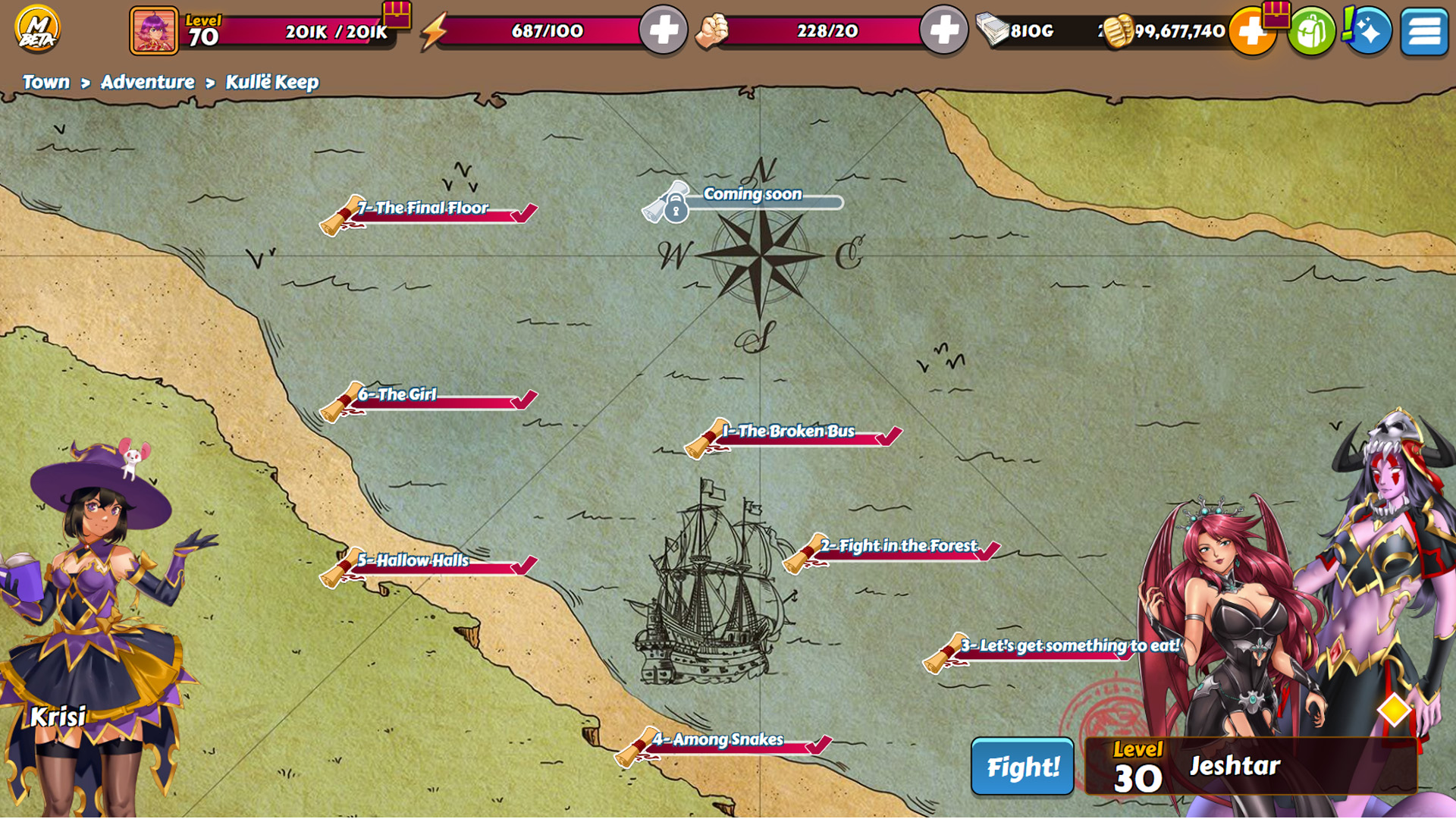Open quest 4 - Among Snakes

pos(724,741)
